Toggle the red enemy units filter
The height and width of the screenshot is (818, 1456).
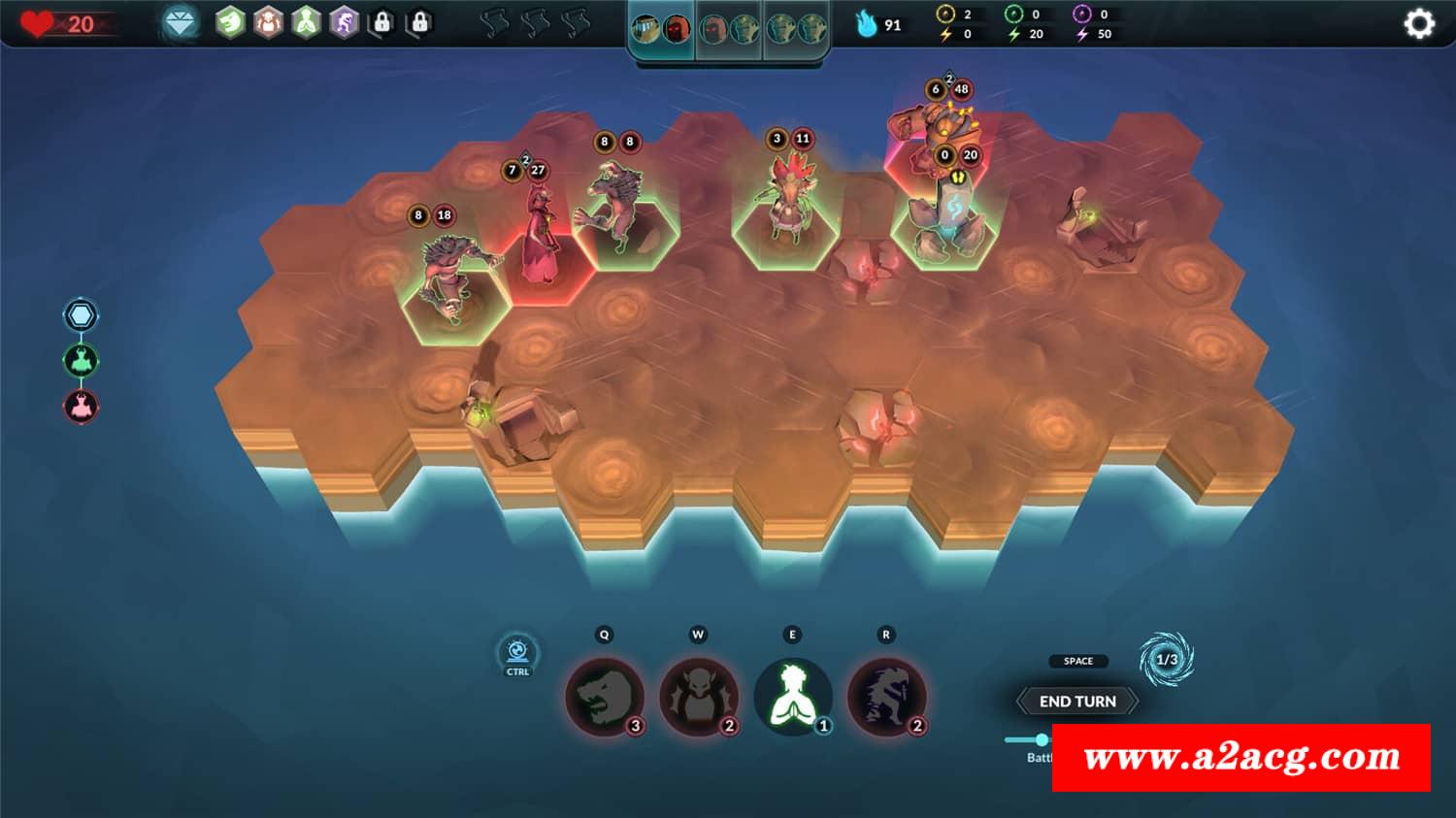pos(81,406)
